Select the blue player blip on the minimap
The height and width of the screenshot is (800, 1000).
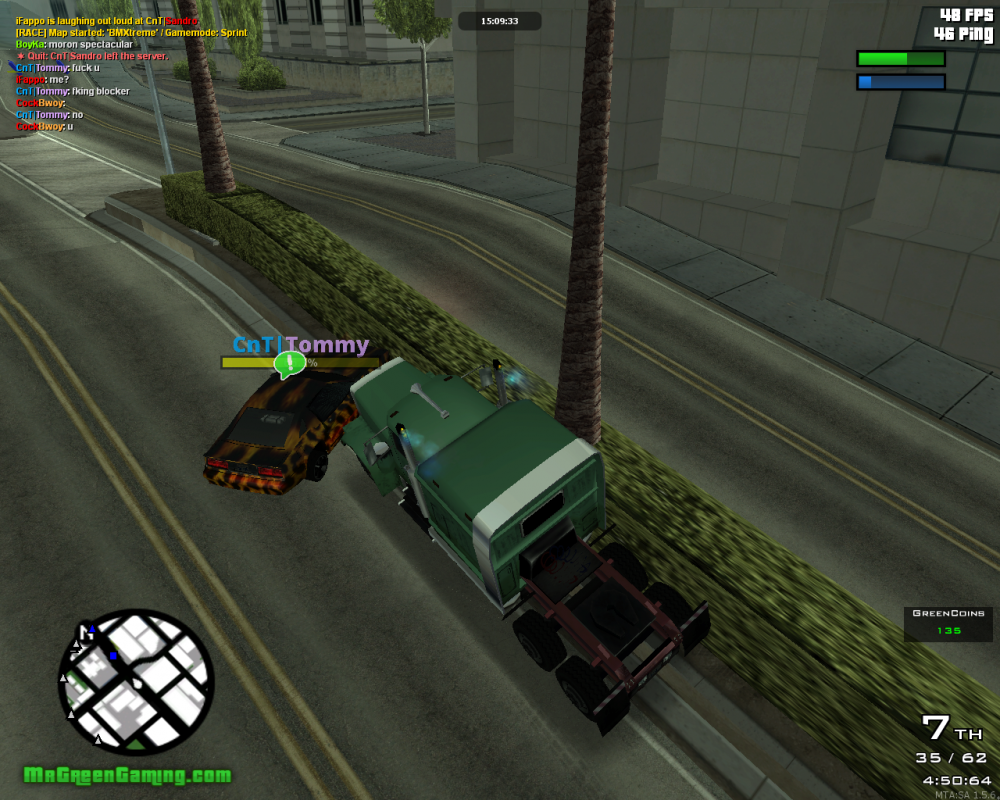point(113,656)
